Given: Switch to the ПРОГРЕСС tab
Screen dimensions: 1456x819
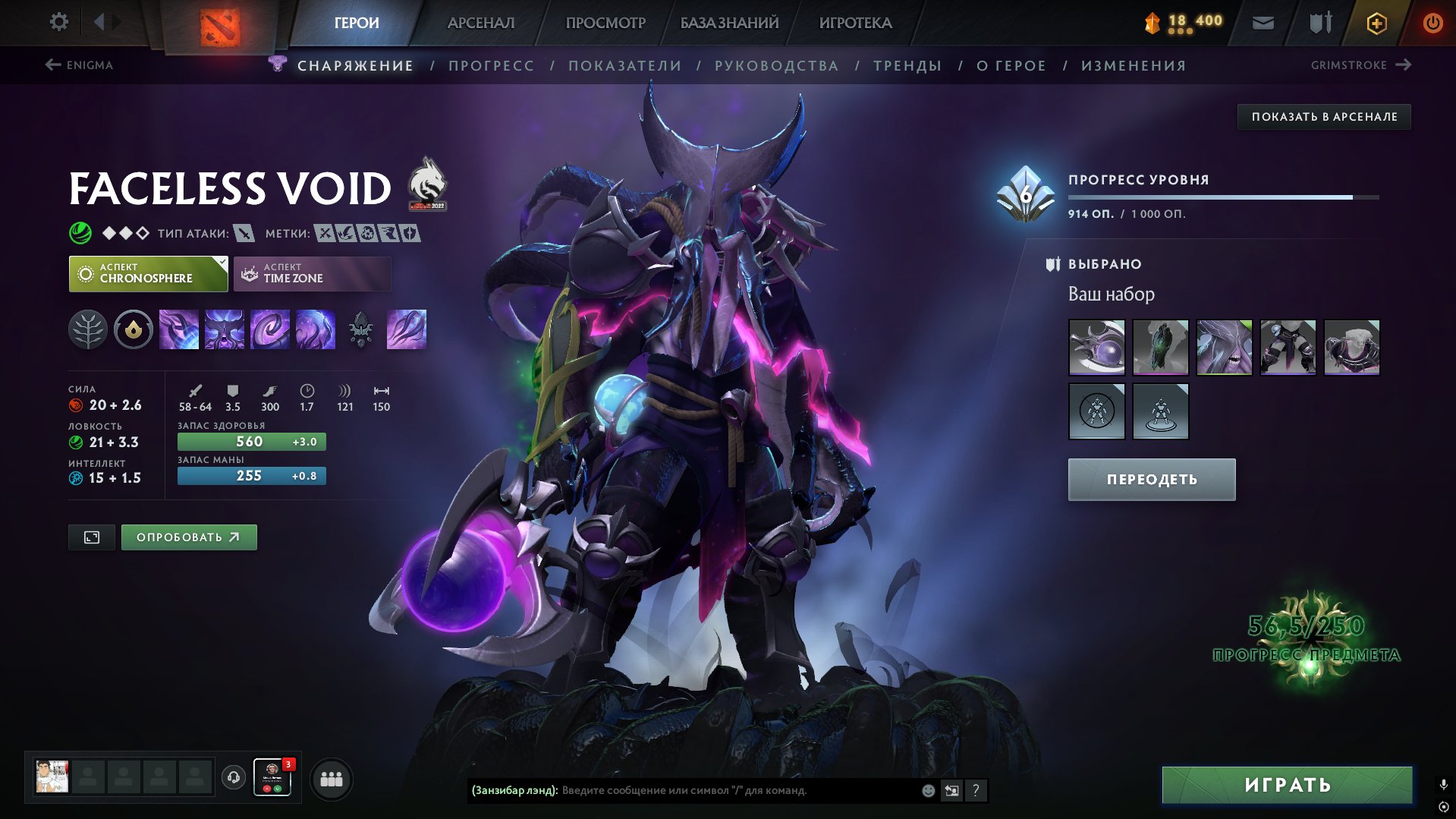Looking at the screenshot, I should click(491, 65).
